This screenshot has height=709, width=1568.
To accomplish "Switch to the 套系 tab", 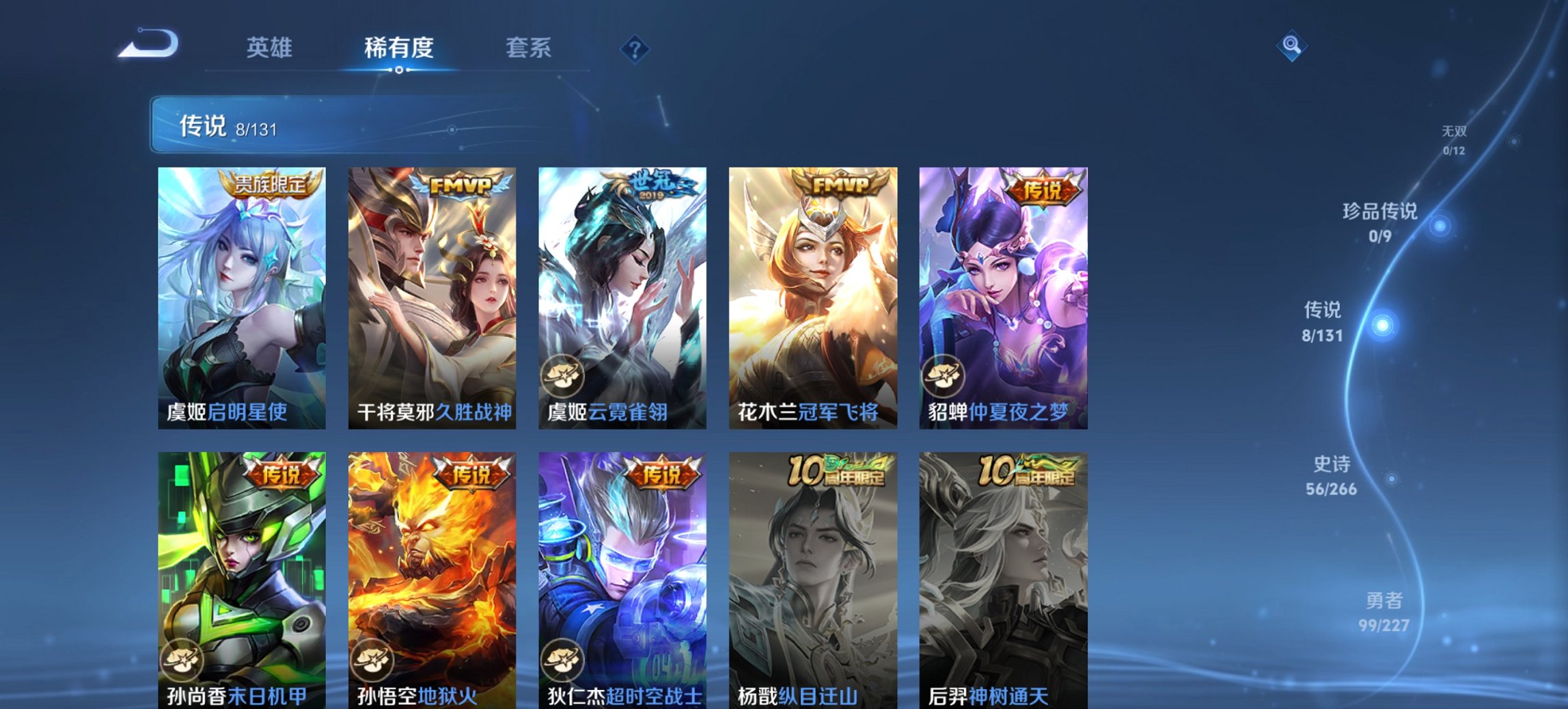I will tap(529, 49).
